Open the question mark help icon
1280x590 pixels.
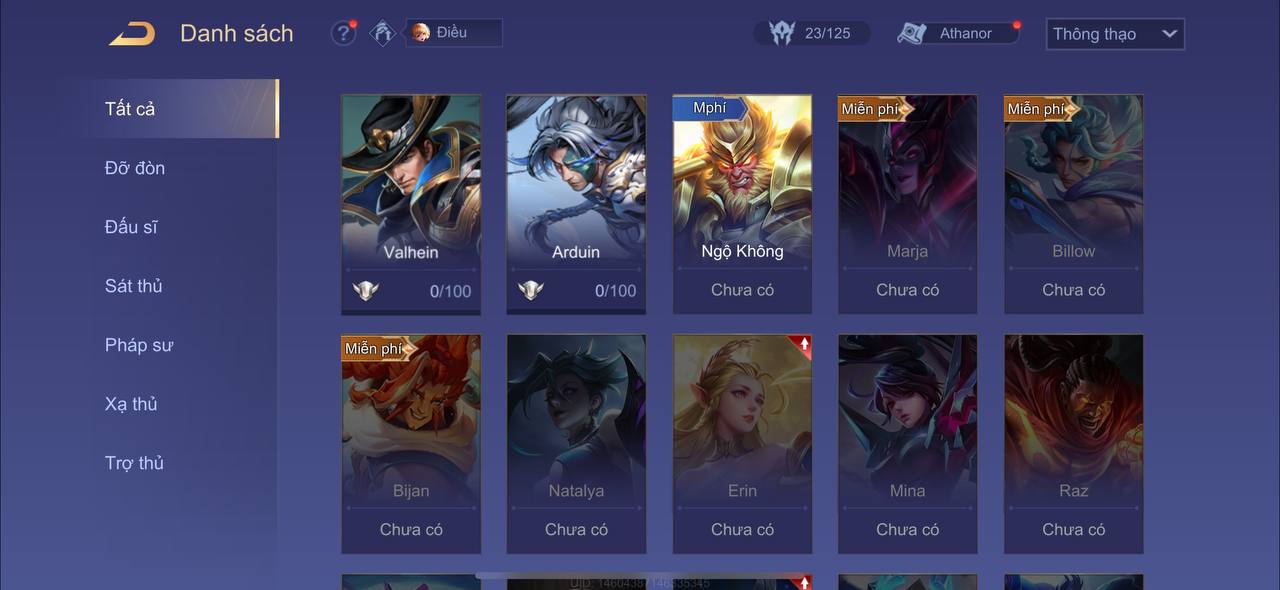pyautogui.click(x=343, y=33)
